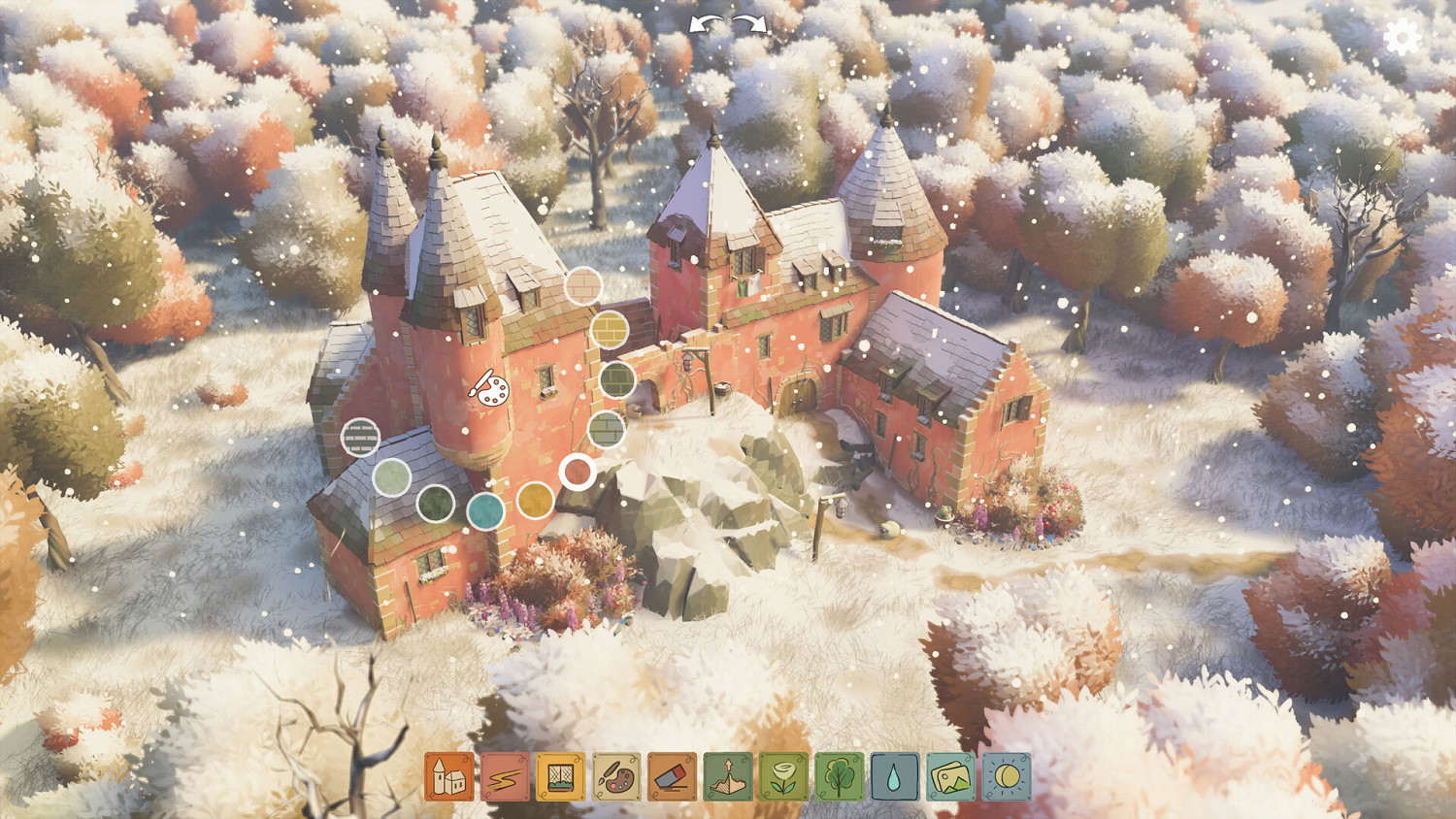Select the paint palette tool
1456x819 pixels.
click(x=615, y=776)
